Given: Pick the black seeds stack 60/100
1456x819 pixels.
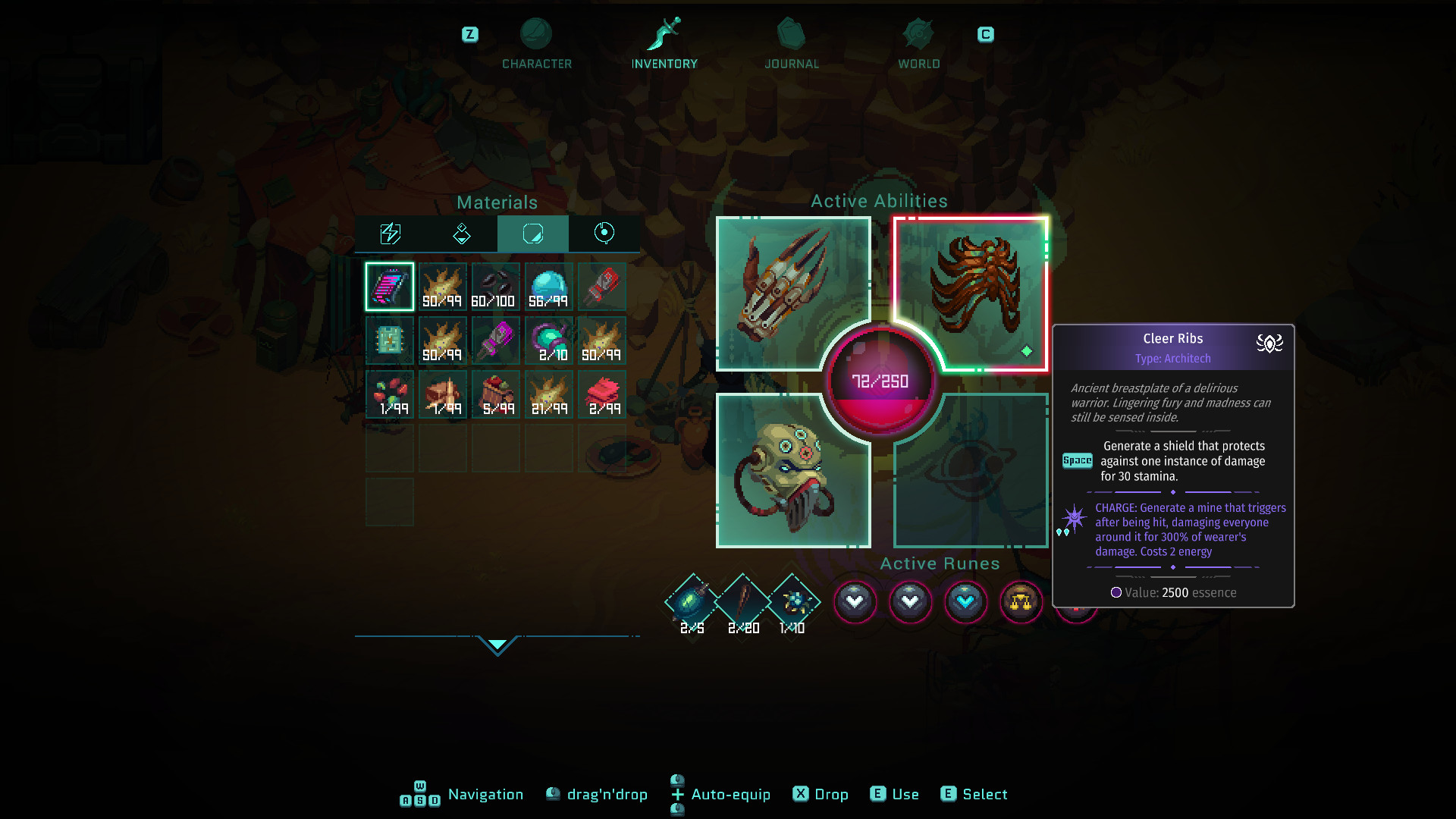Looking at the screenshot, I should pyautogui.click(x=495, y=287).
